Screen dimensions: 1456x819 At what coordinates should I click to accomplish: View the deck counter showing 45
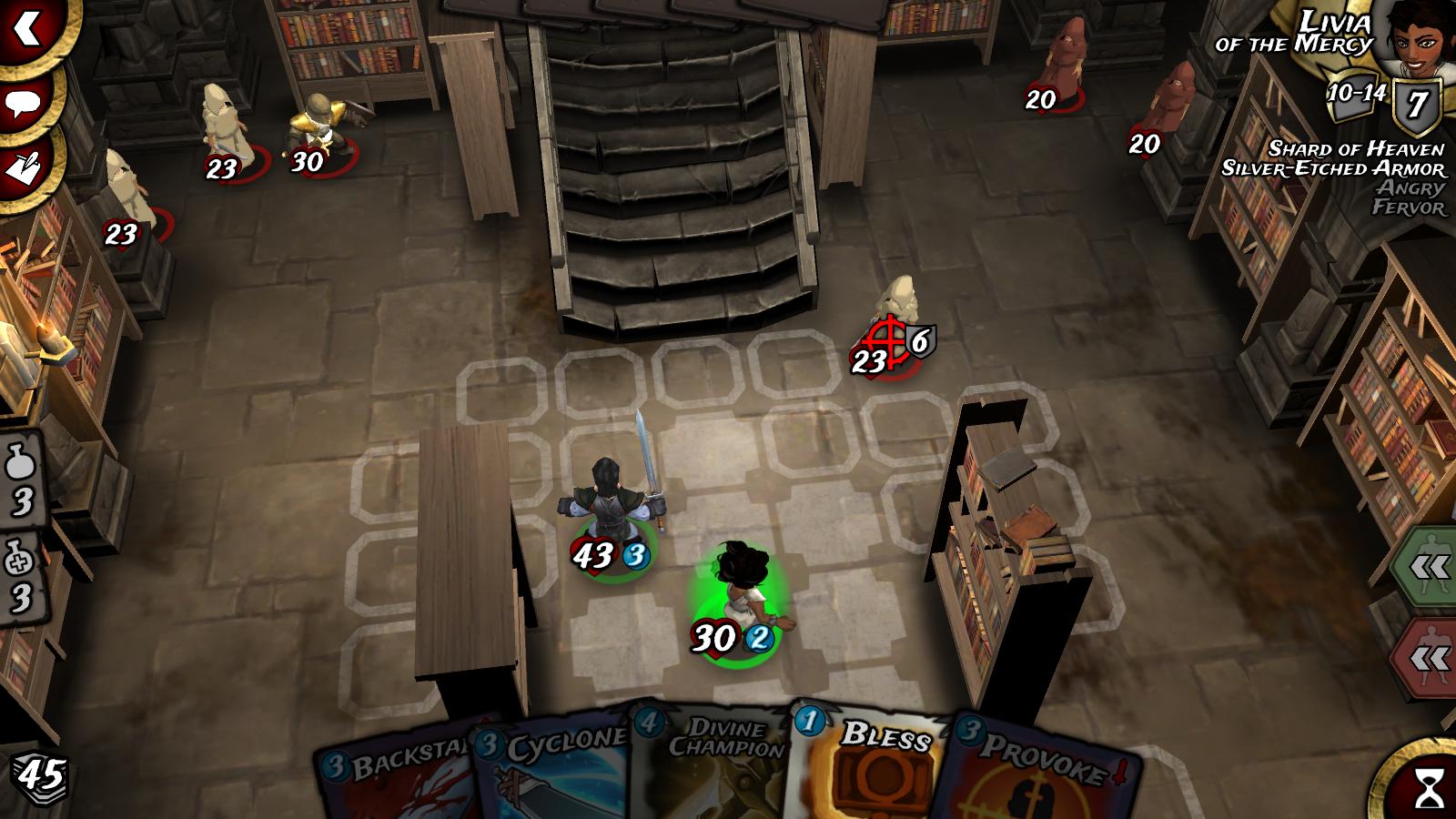(40, 775)
